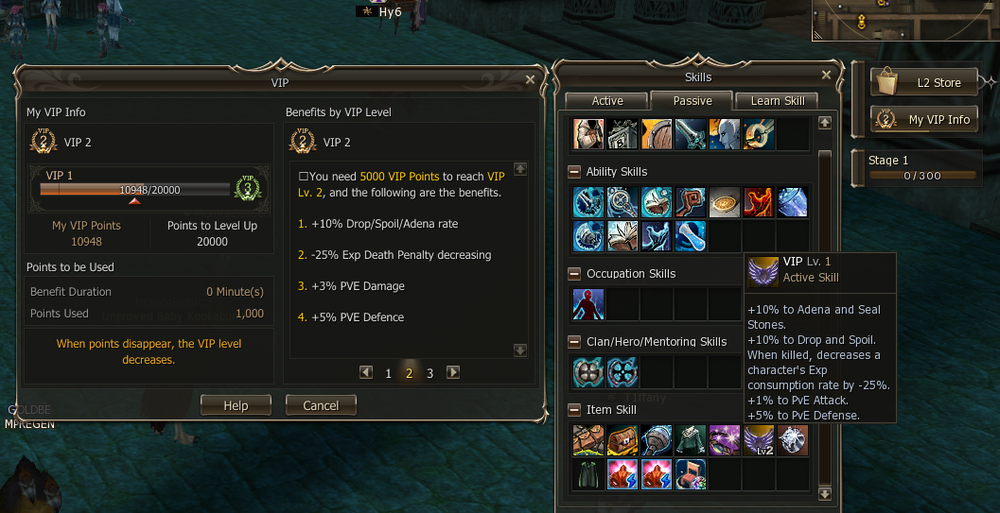Open the L2 Store

pos(924,83)
